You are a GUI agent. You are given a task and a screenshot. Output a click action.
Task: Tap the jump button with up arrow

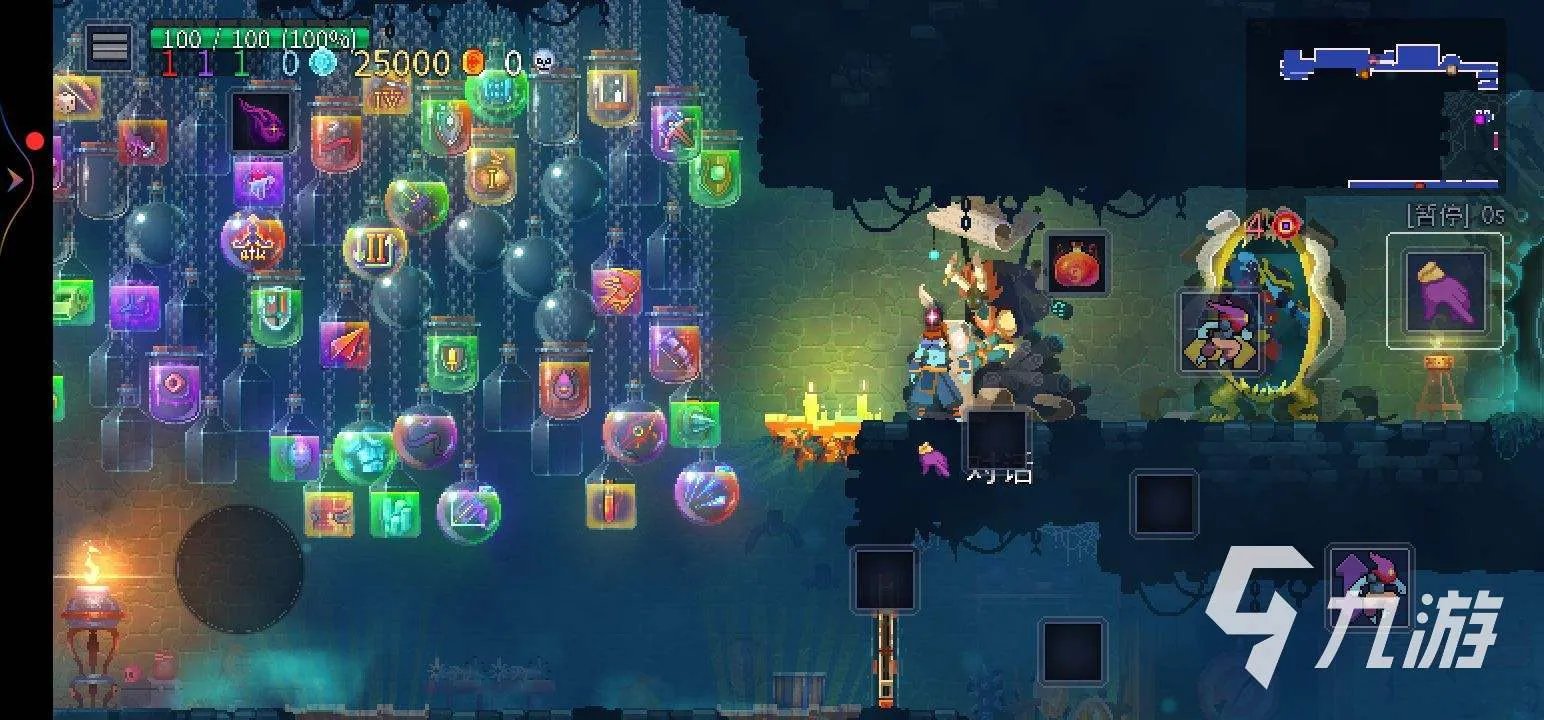coord(1369,586)
